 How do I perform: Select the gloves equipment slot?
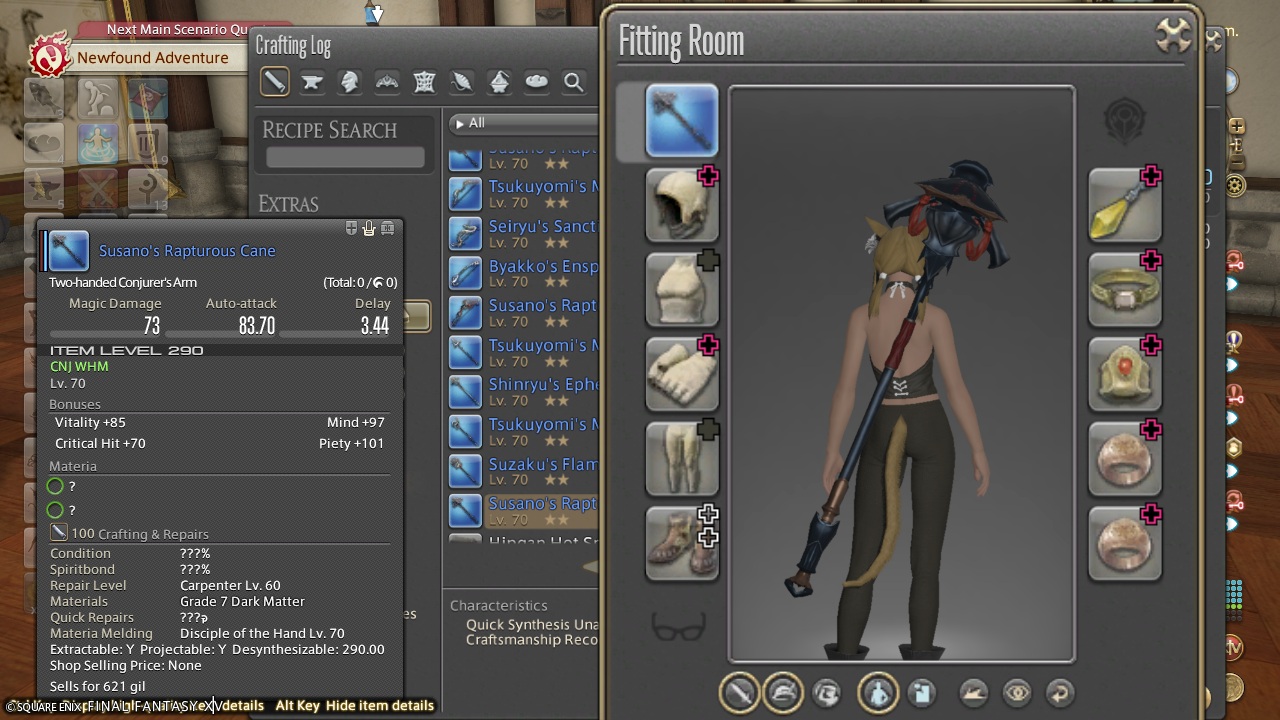coord(682,374)
